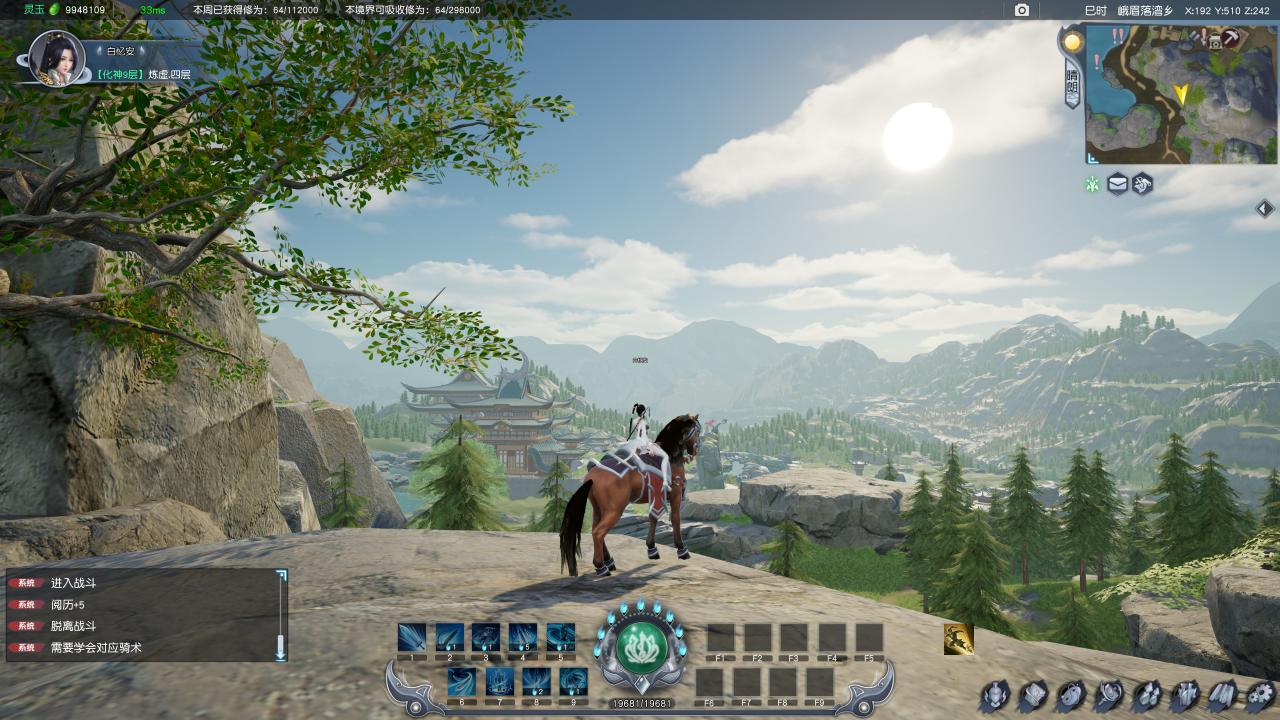Screen dimensions: 1280x720
Task: Open the bag pouch menu icon
Action: coord(1070,695)
